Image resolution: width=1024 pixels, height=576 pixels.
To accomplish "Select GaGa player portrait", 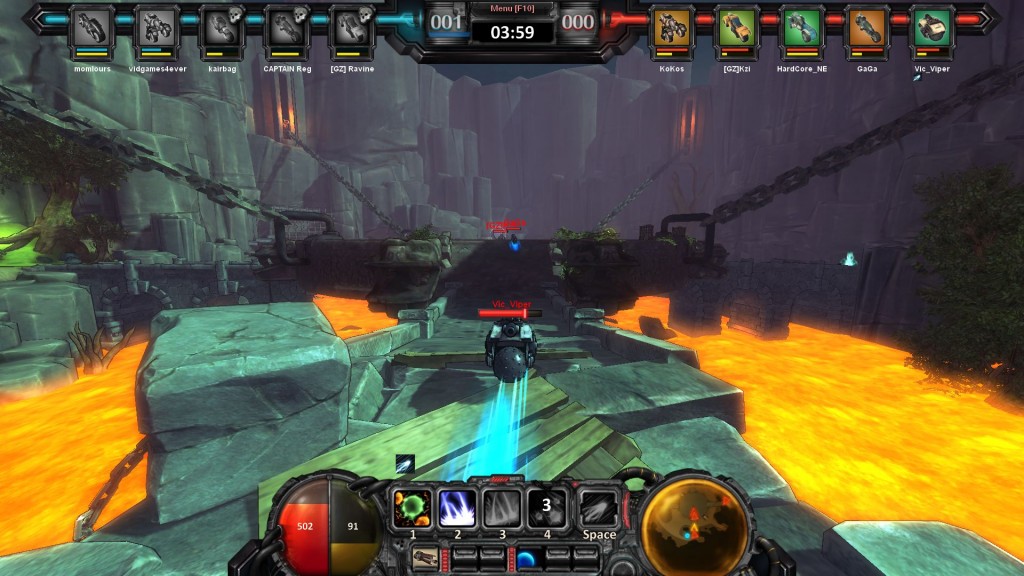I will click(x=867, y=27).
